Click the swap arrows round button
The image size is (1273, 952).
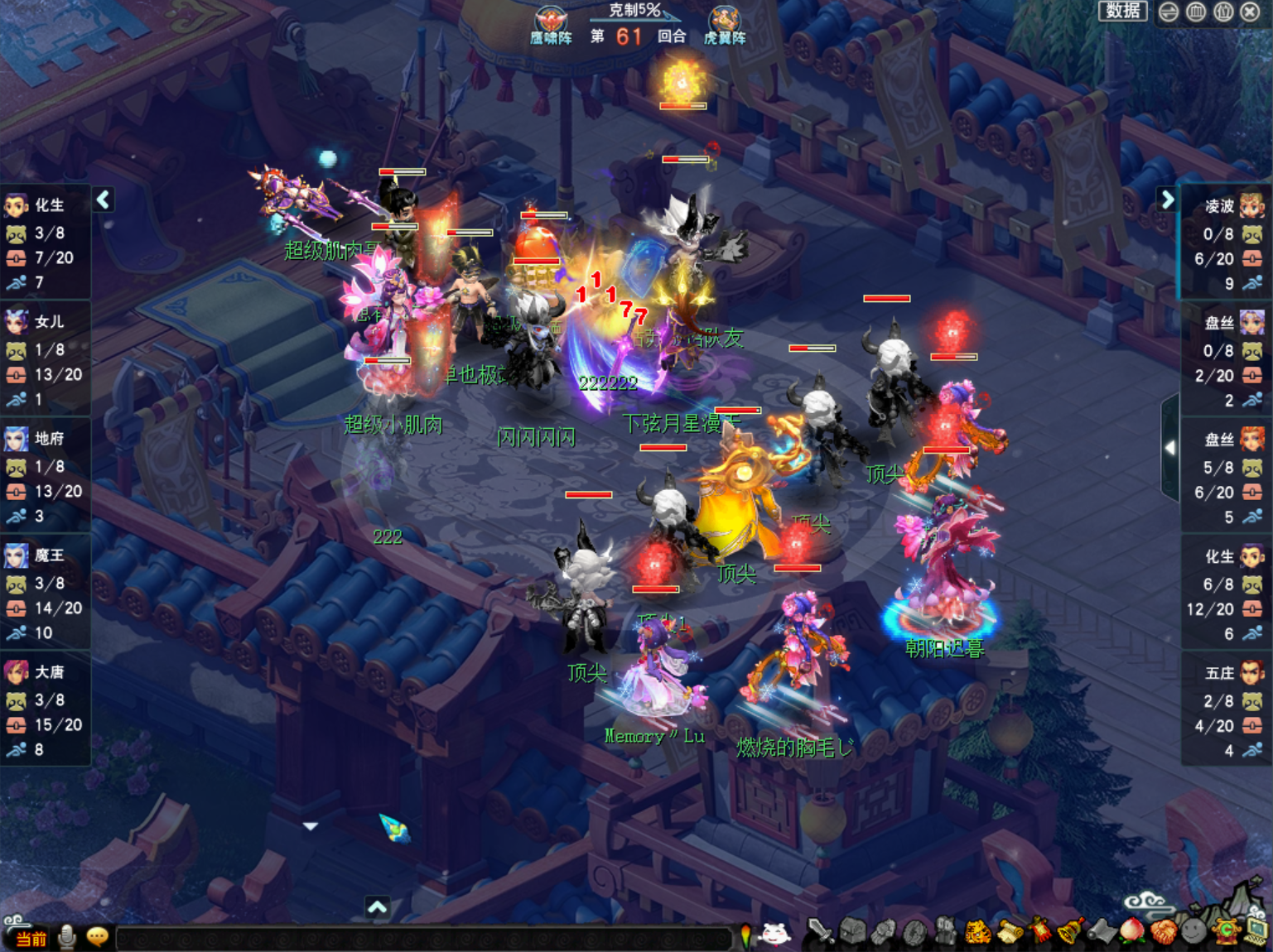[x=1169, y=12]
